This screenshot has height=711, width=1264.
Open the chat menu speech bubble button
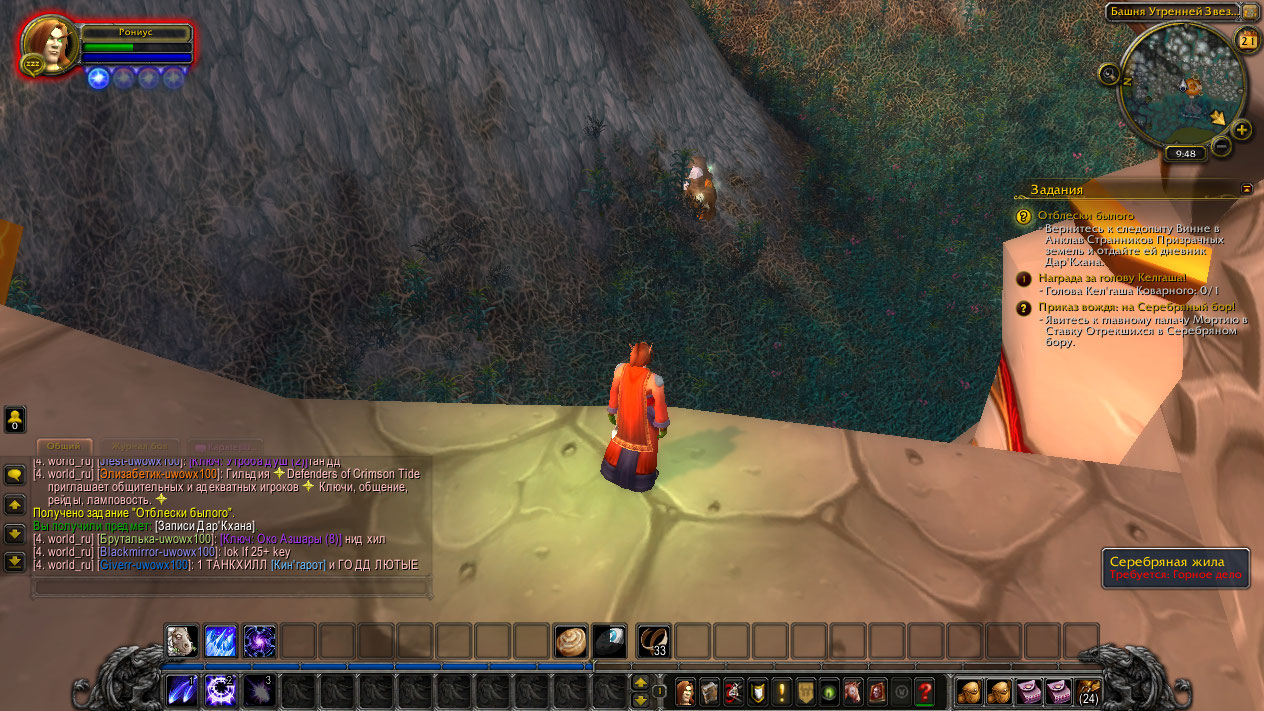pos(15,475)
